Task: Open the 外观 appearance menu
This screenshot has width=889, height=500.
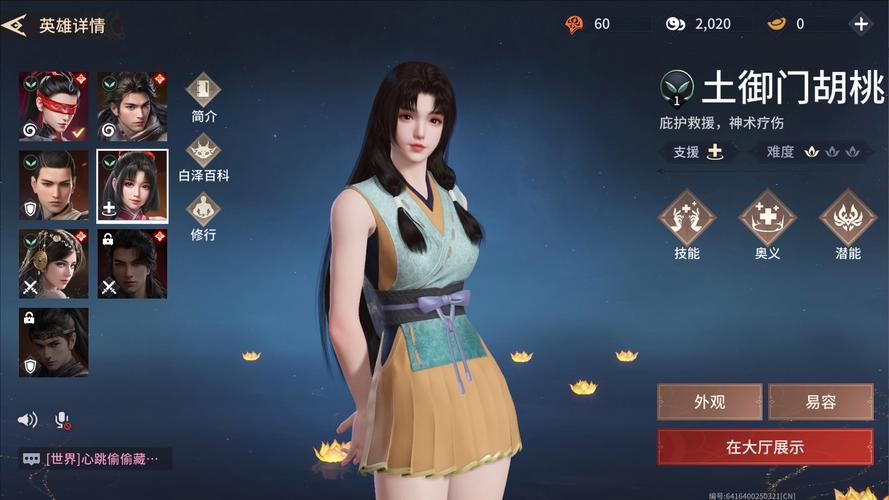Action: coord(709,402)
